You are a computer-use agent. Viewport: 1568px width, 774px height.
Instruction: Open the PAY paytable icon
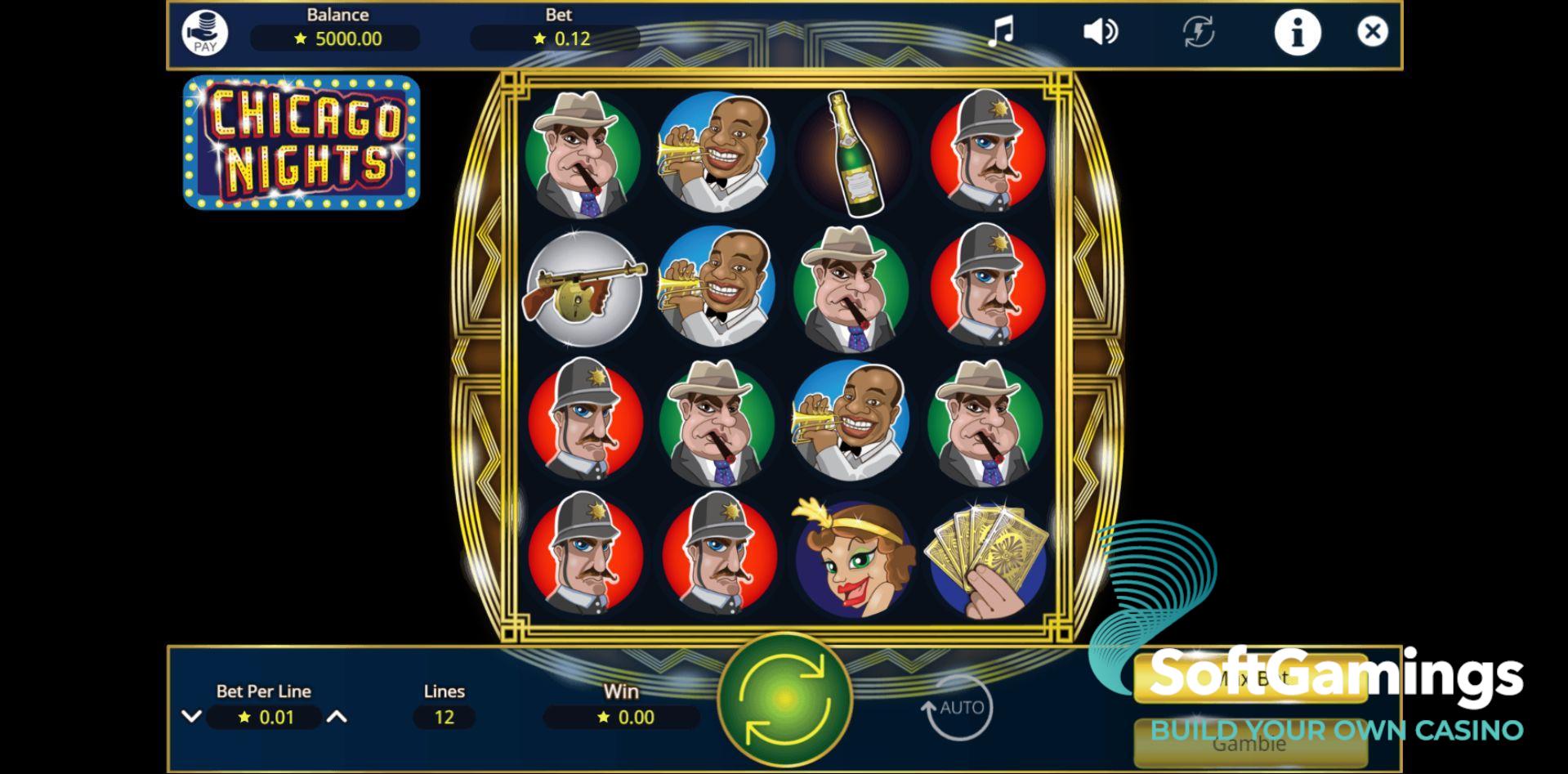(x=204, y=33)
